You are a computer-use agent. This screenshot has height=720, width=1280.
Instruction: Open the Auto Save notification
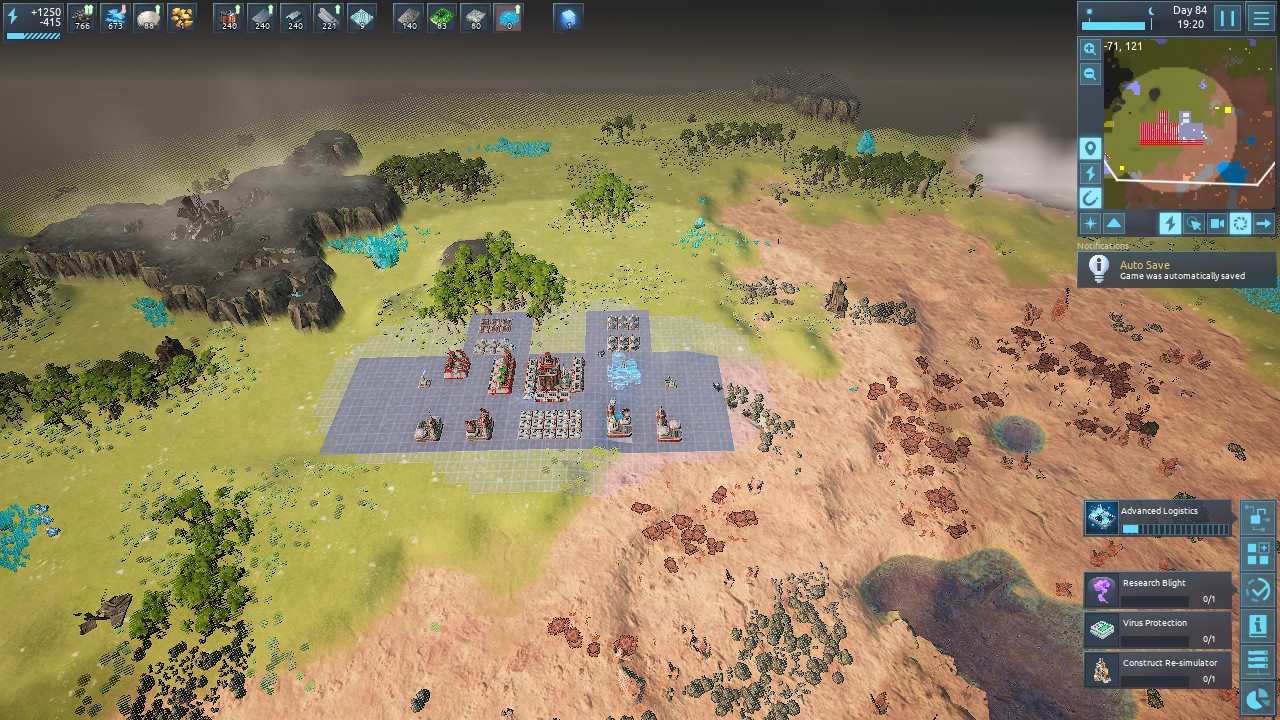[x=1176, y=270]
